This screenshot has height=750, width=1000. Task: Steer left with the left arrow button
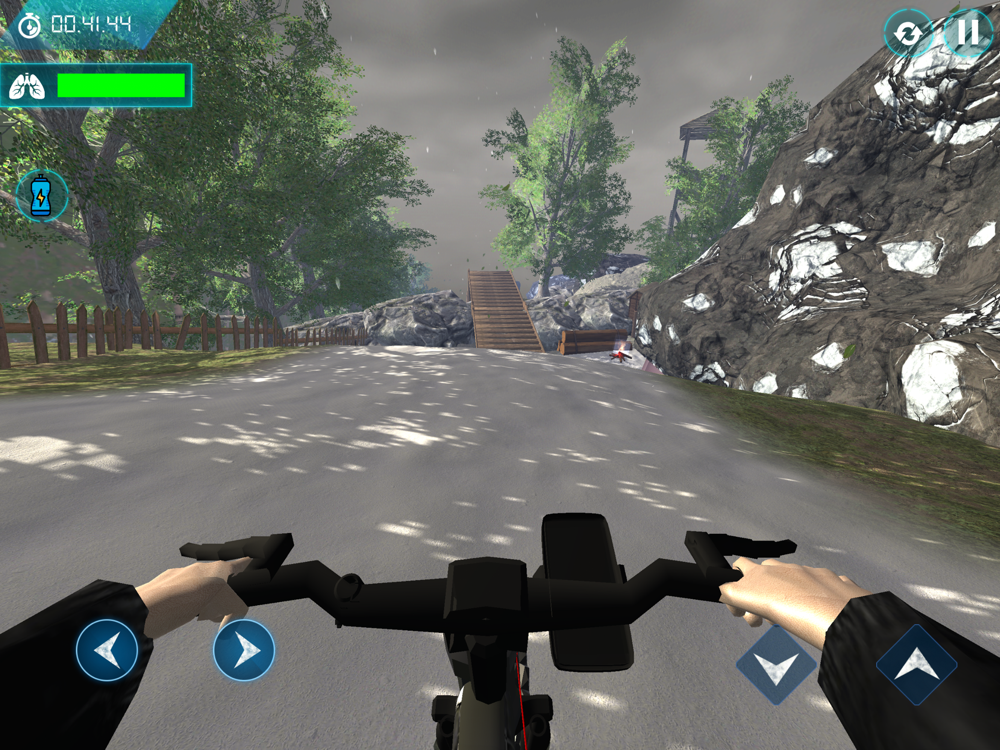point(107,651)
